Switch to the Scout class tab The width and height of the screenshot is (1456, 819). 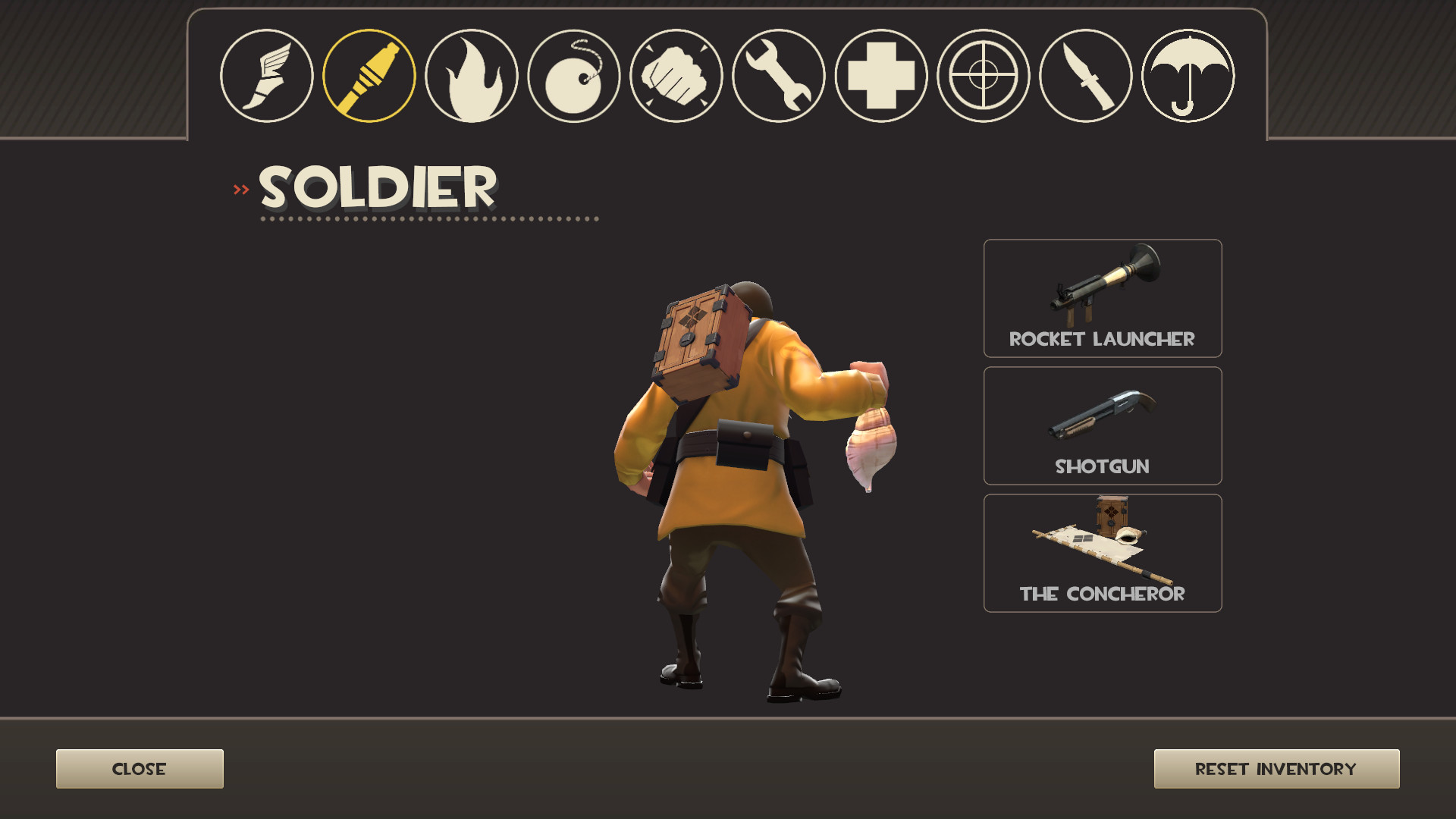(270, 75)
